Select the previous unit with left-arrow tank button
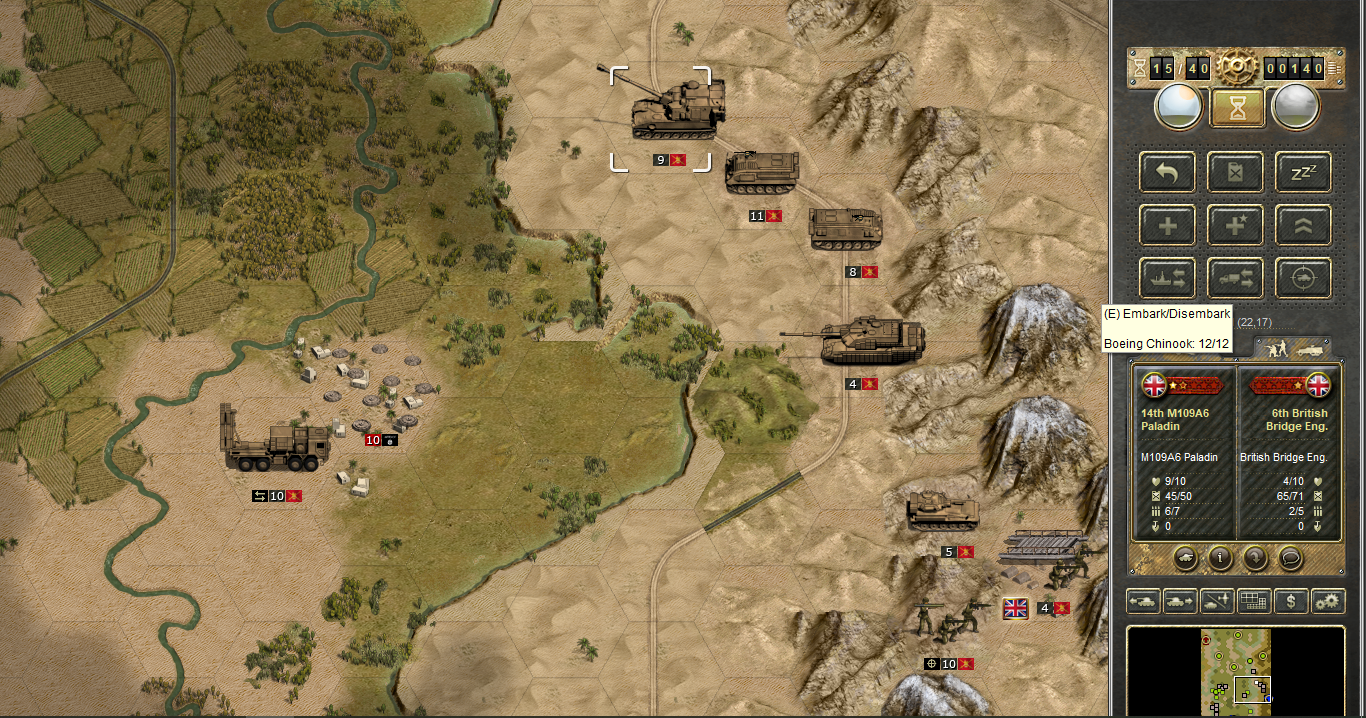 tap(1143, 601)
